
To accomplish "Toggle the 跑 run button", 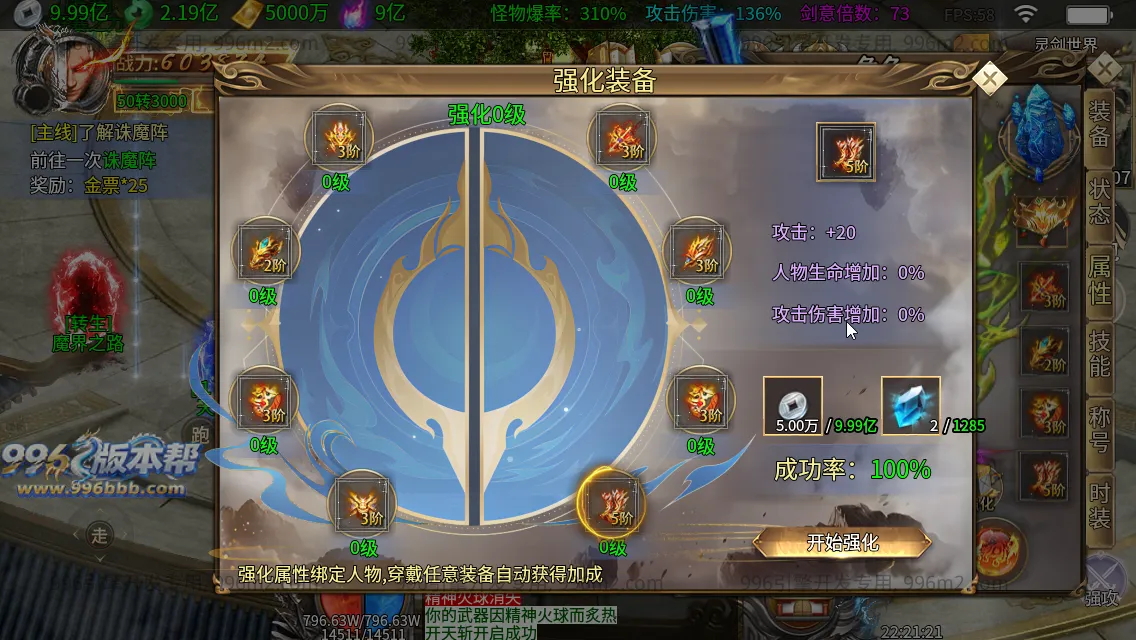I will [201, 434].
